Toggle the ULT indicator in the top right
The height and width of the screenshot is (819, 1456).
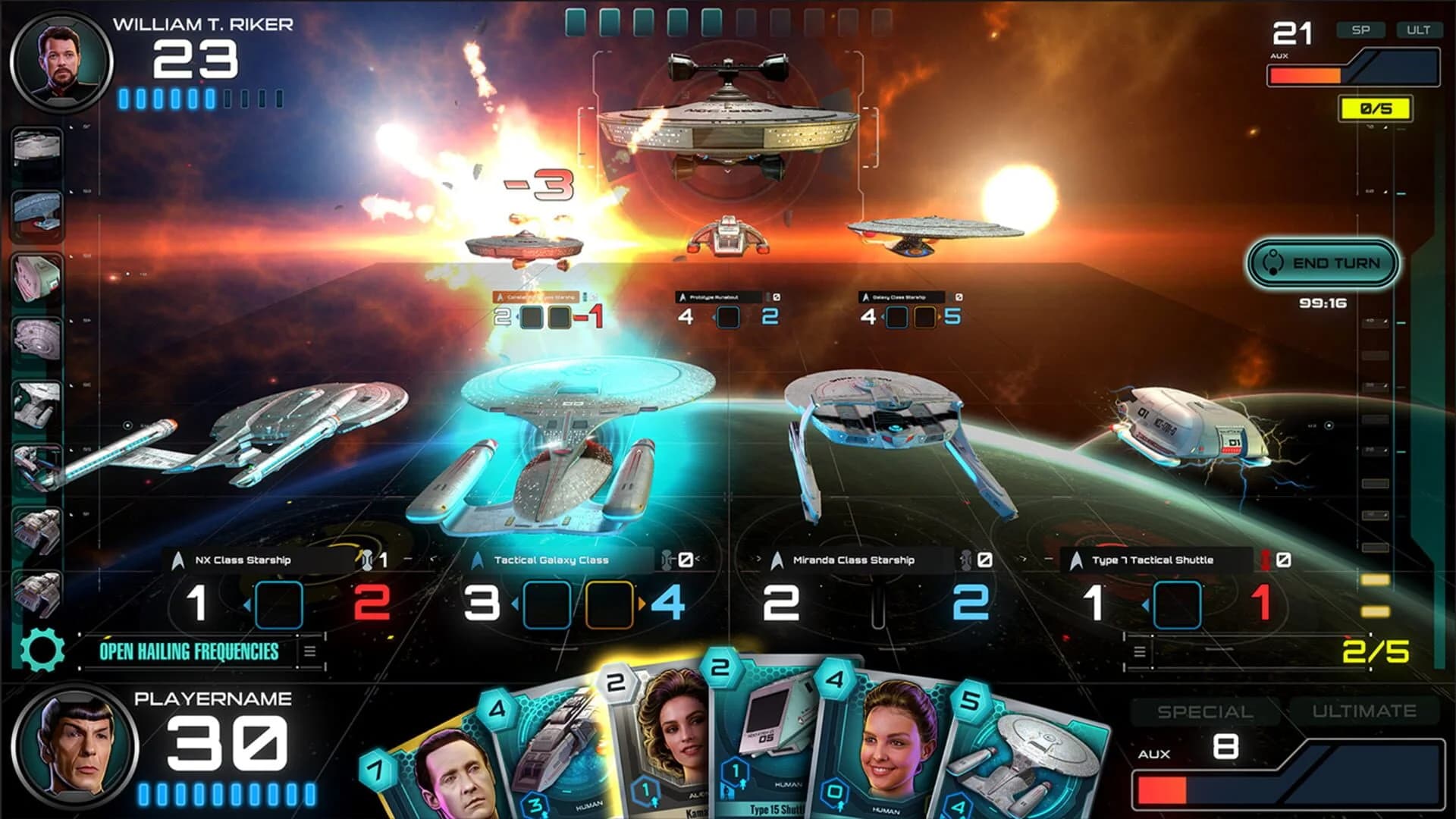point(1417,31)
